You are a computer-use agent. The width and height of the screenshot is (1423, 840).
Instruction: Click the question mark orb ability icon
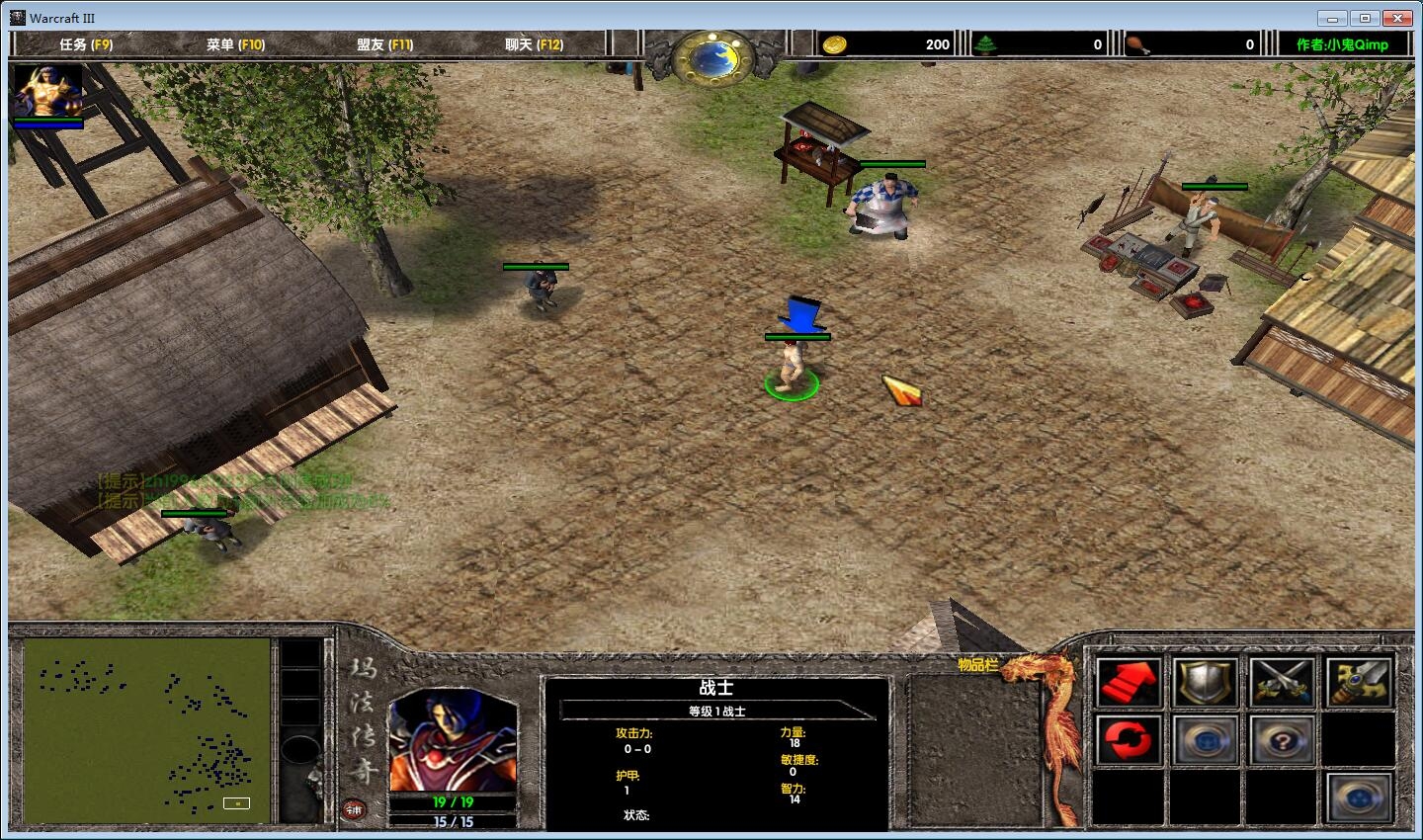(1282, 739)
